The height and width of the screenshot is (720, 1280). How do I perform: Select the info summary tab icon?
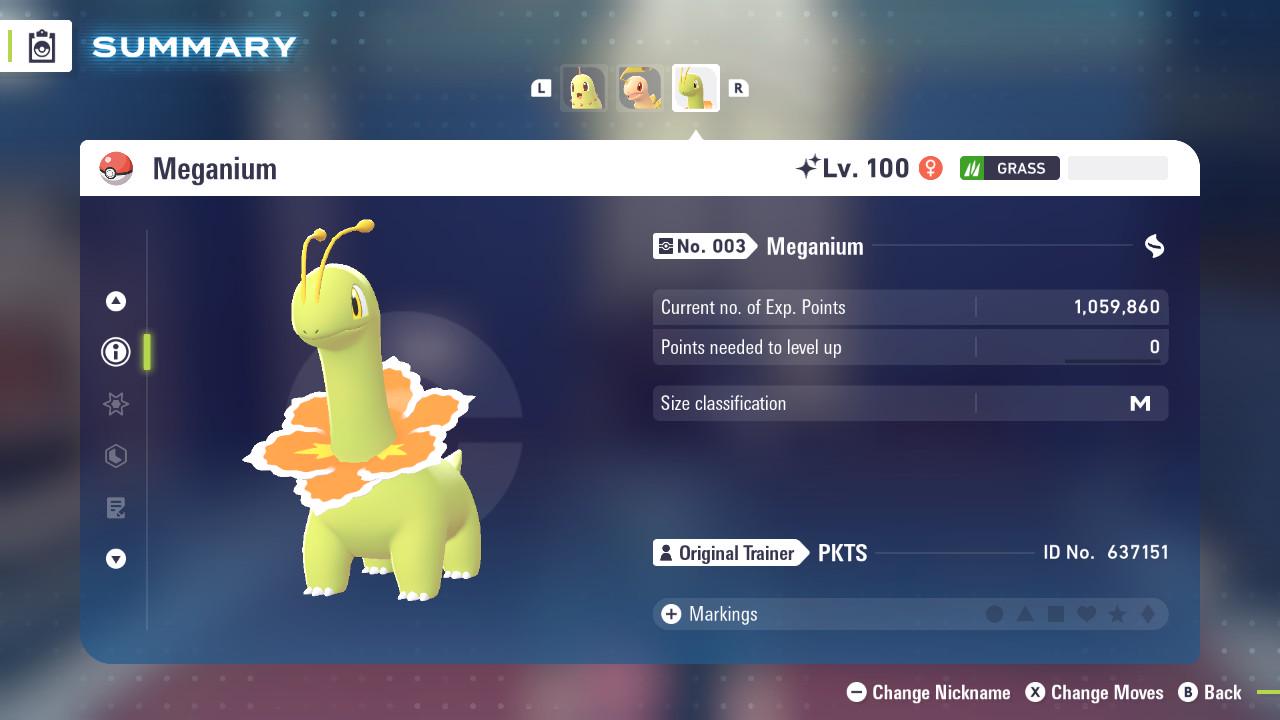tap(115, 352)
